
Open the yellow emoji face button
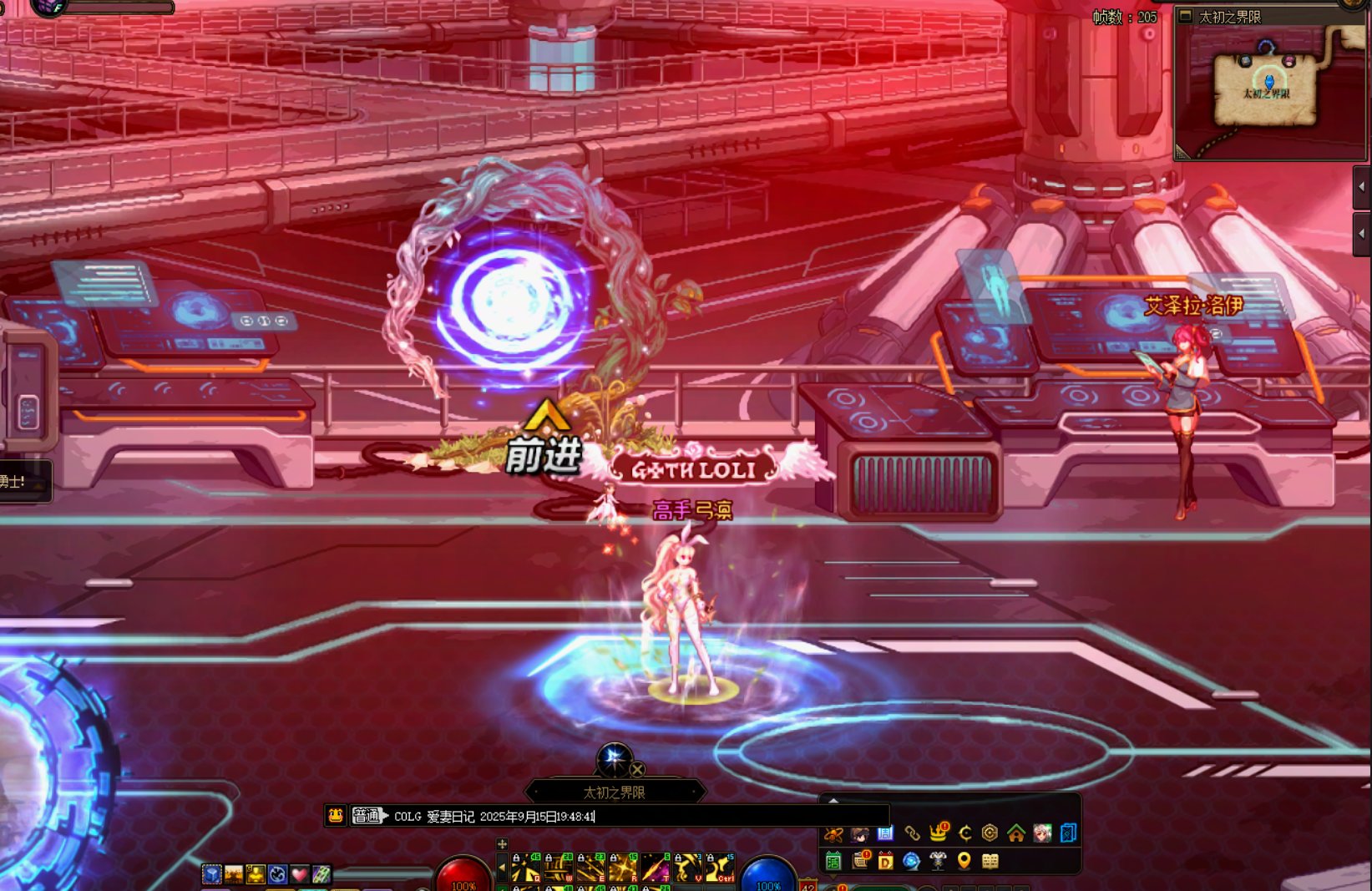(x=336, y=816)
